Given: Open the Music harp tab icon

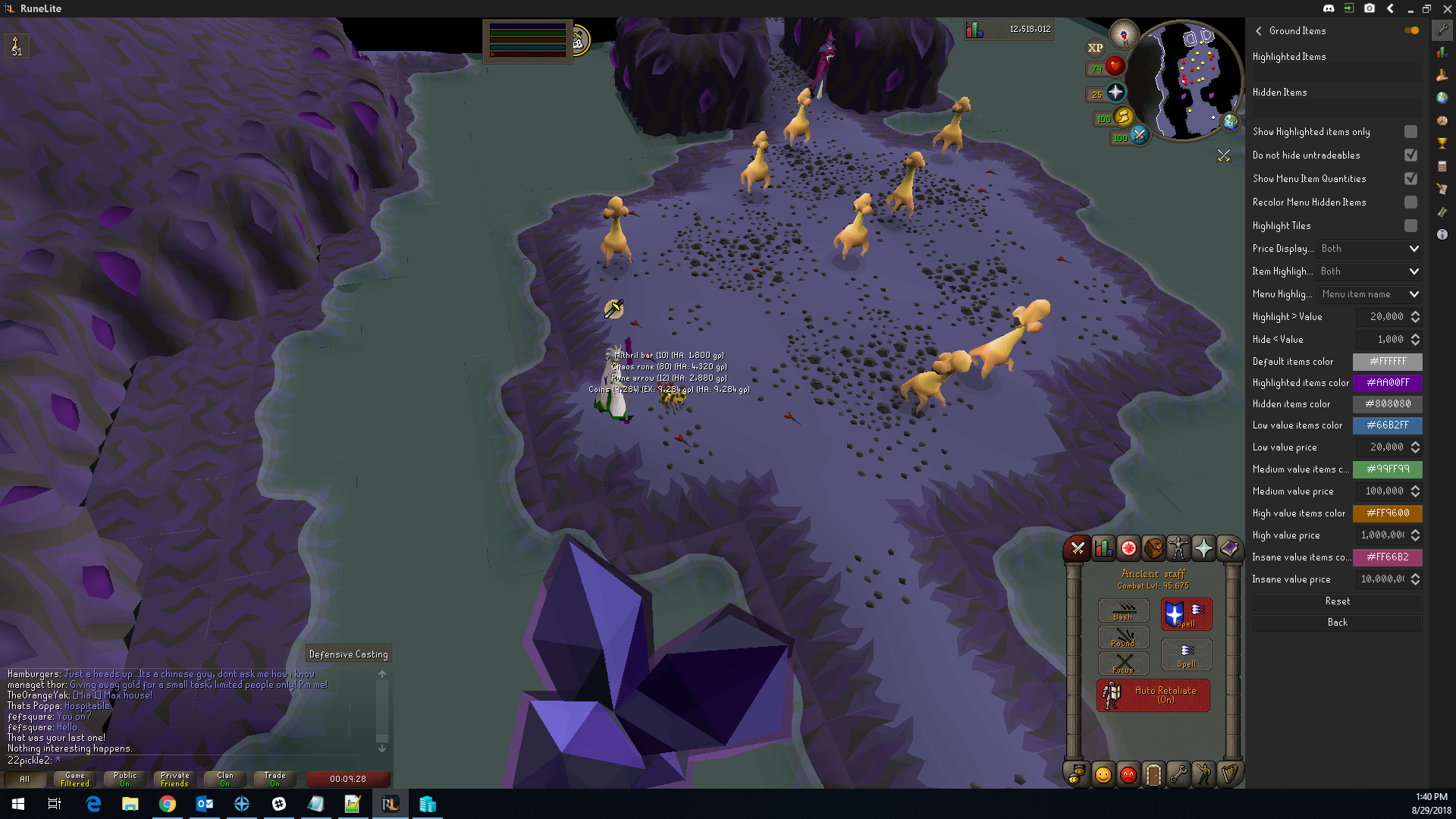Looking at the screenshot, I should click(x=1229, y=774).
